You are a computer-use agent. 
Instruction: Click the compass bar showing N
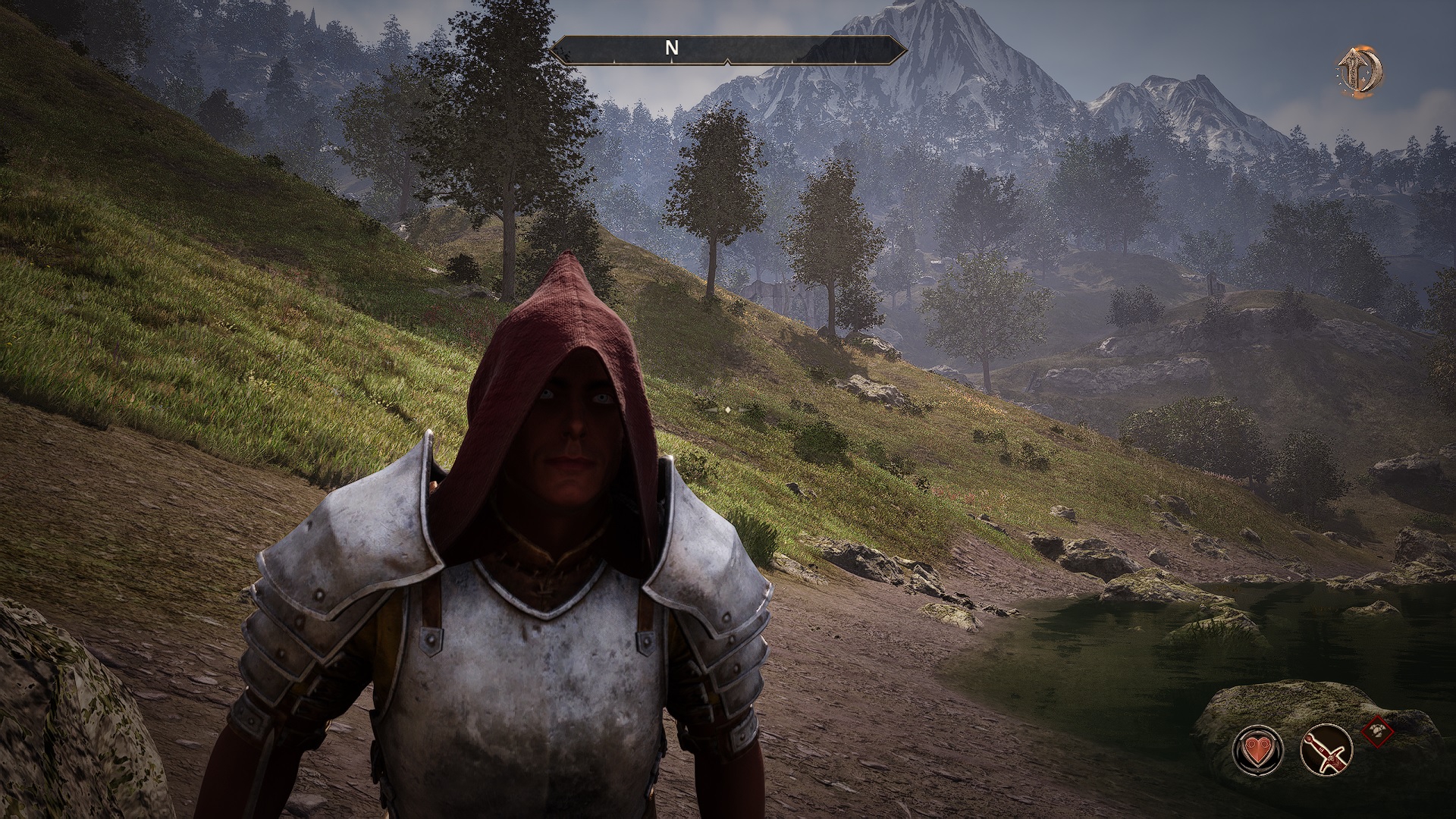coord(728,49)
